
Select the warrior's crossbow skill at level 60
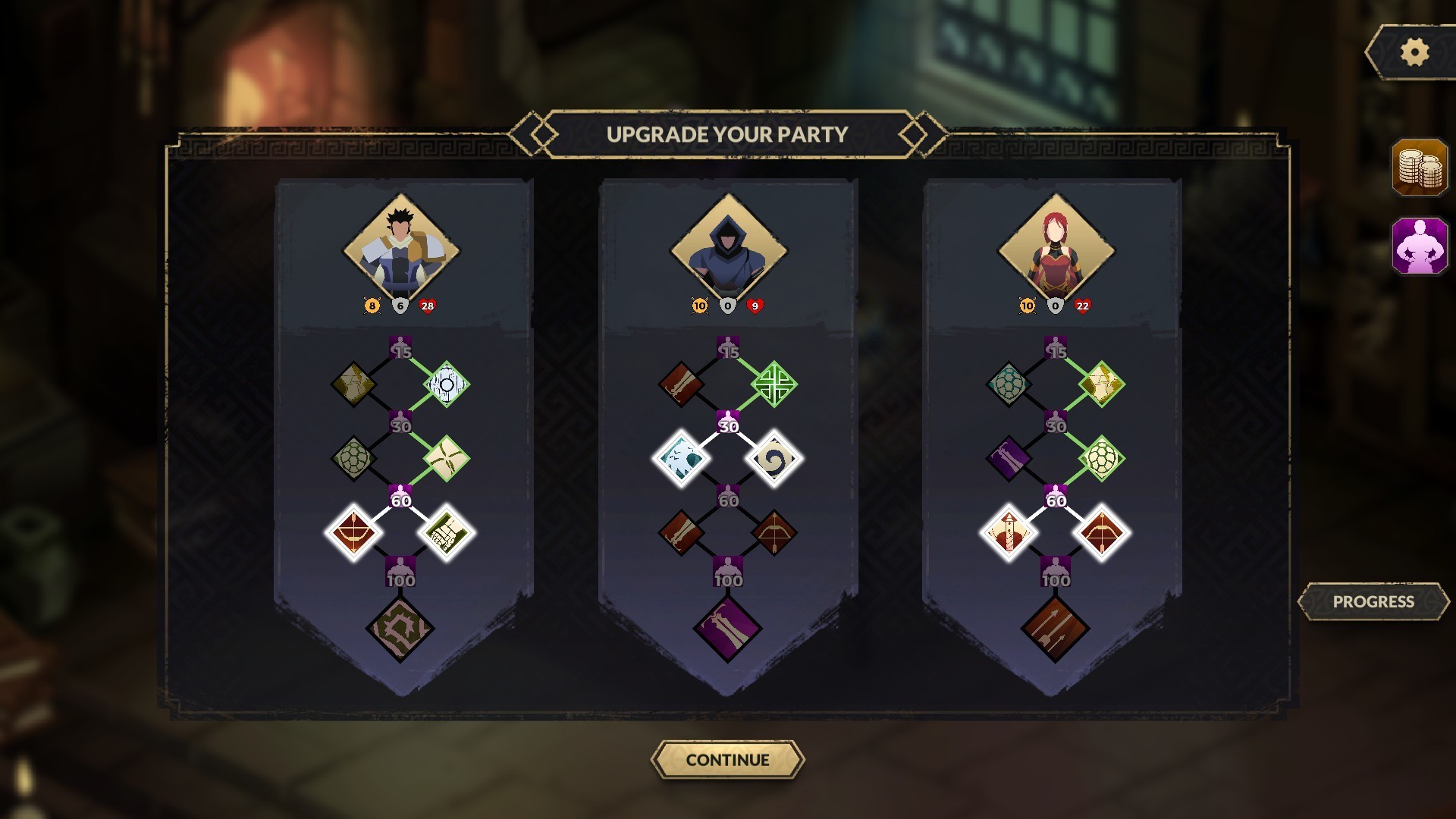(357, 534)
